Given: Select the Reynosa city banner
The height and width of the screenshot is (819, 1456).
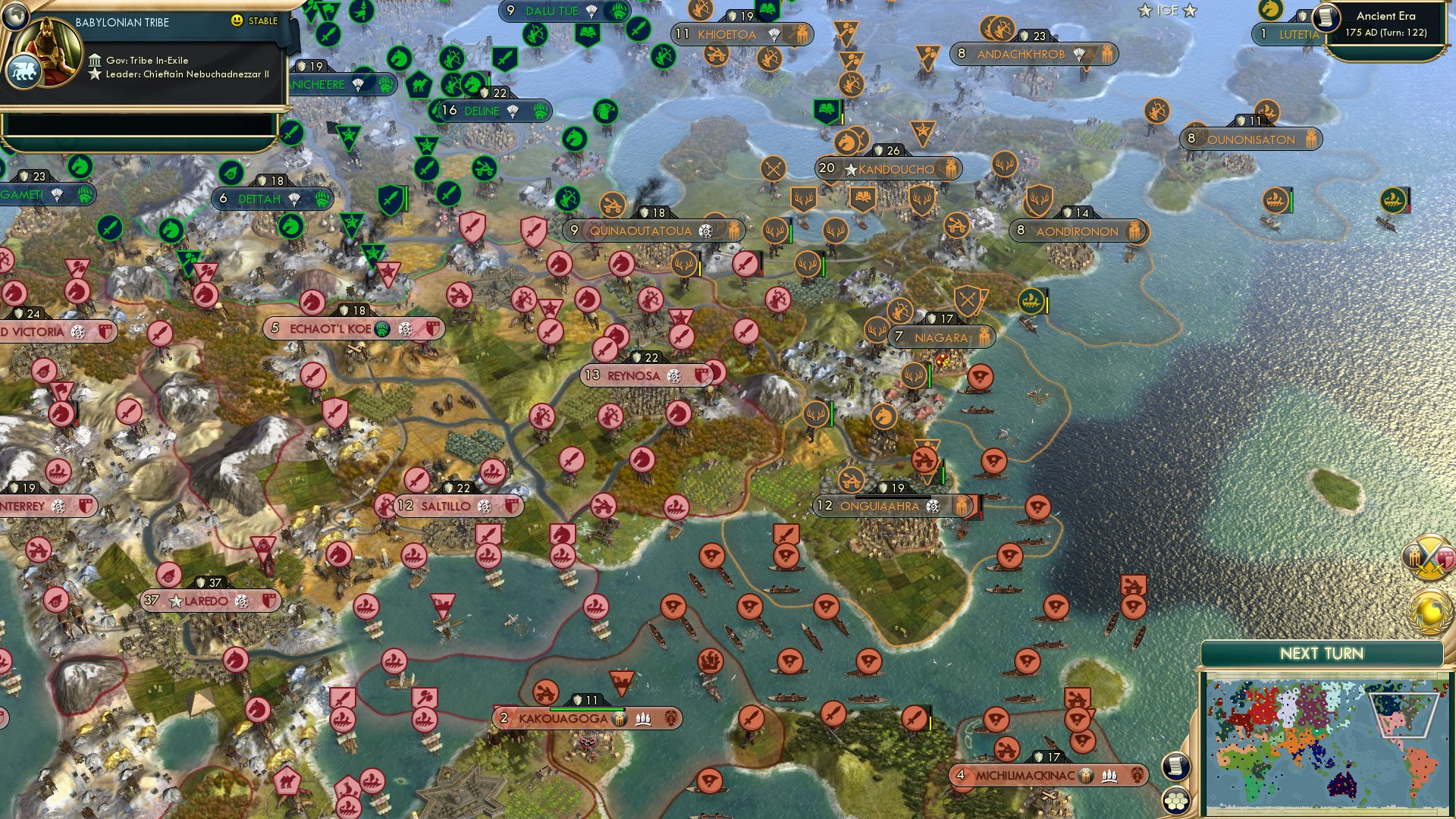Looking at the screenshot, I should pyautogui.click(x=633, y=375).
